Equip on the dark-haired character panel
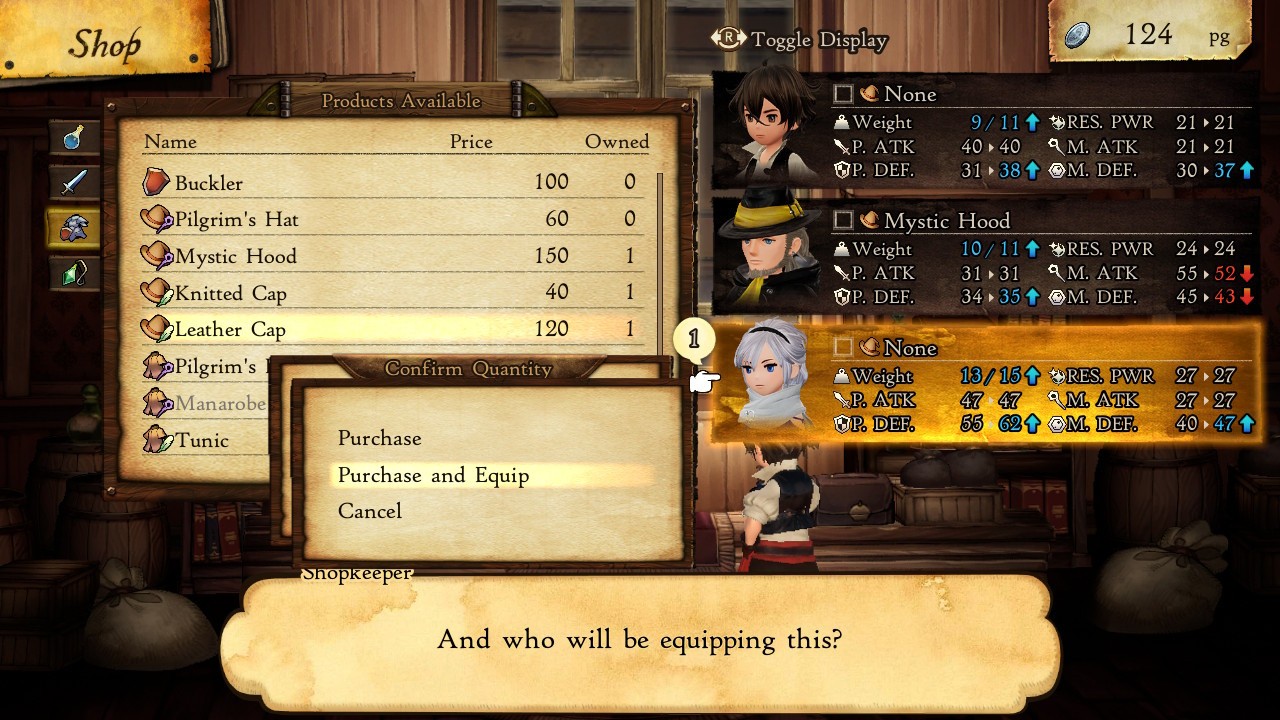This screenshot has height=720, width=1280. (x=985, y=131)
